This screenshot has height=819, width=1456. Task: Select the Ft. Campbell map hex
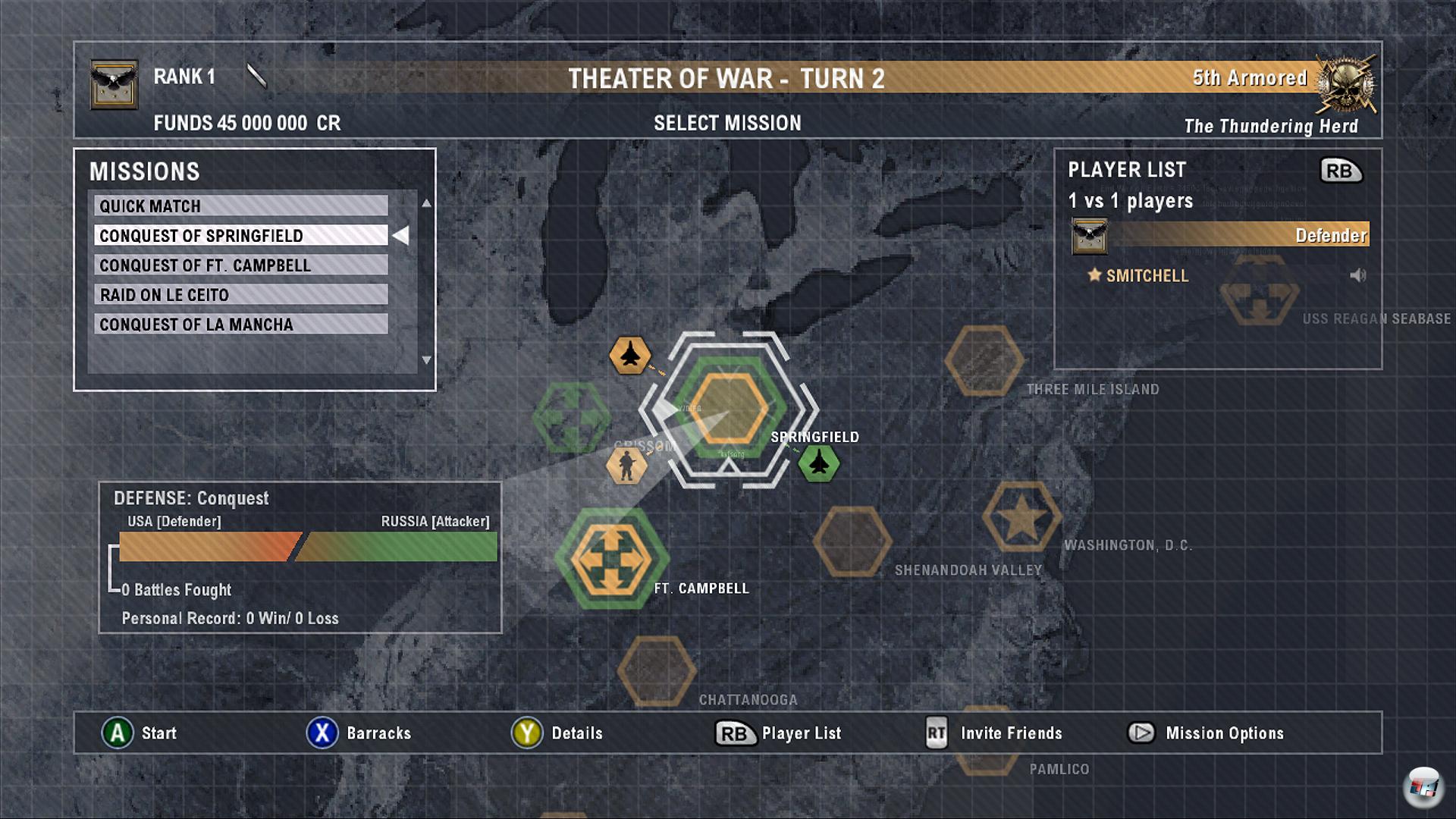coord(611,559)
